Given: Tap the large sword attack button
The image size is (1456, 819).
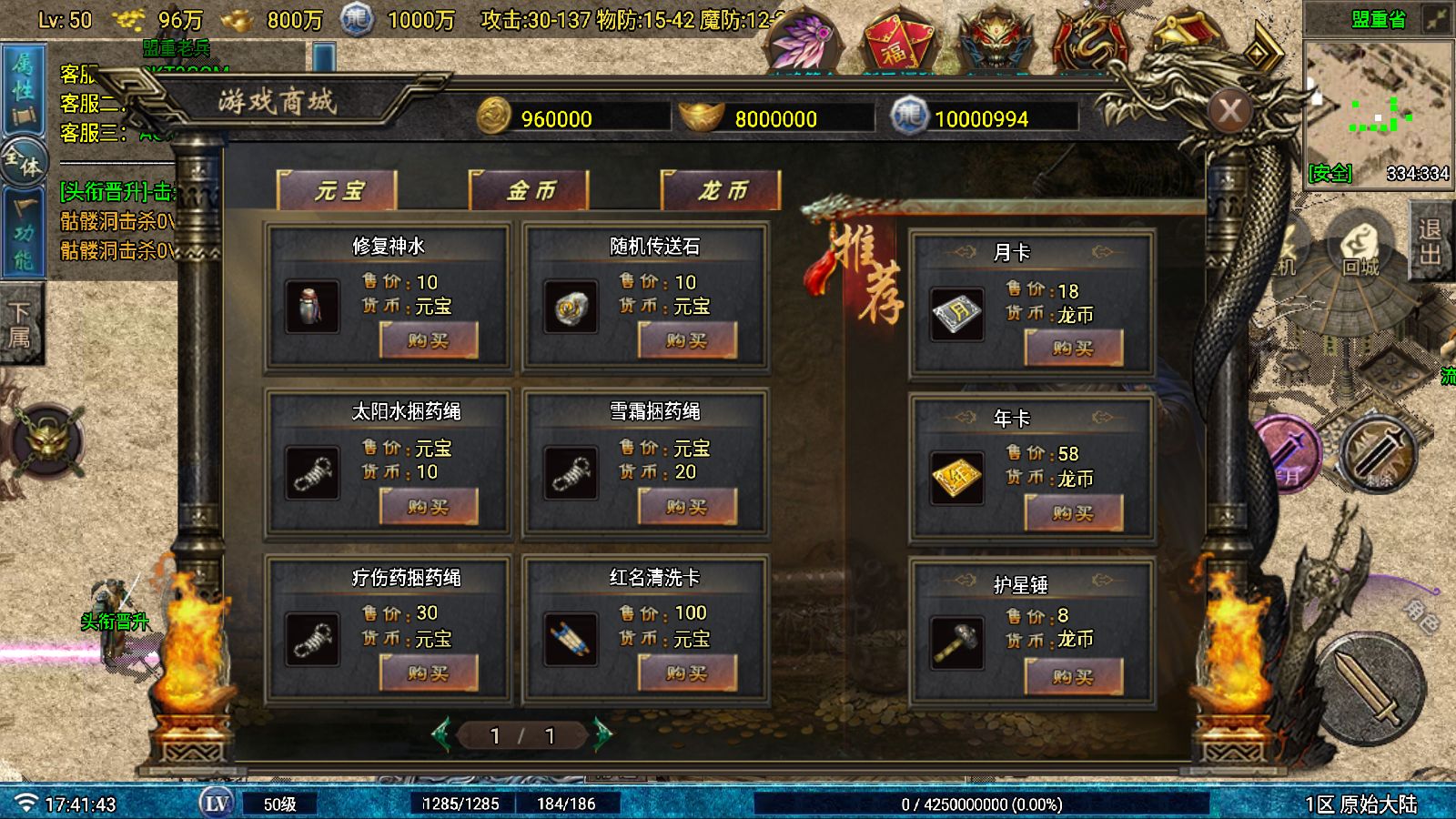Looking at the screenshot, I should point(1370,688).
